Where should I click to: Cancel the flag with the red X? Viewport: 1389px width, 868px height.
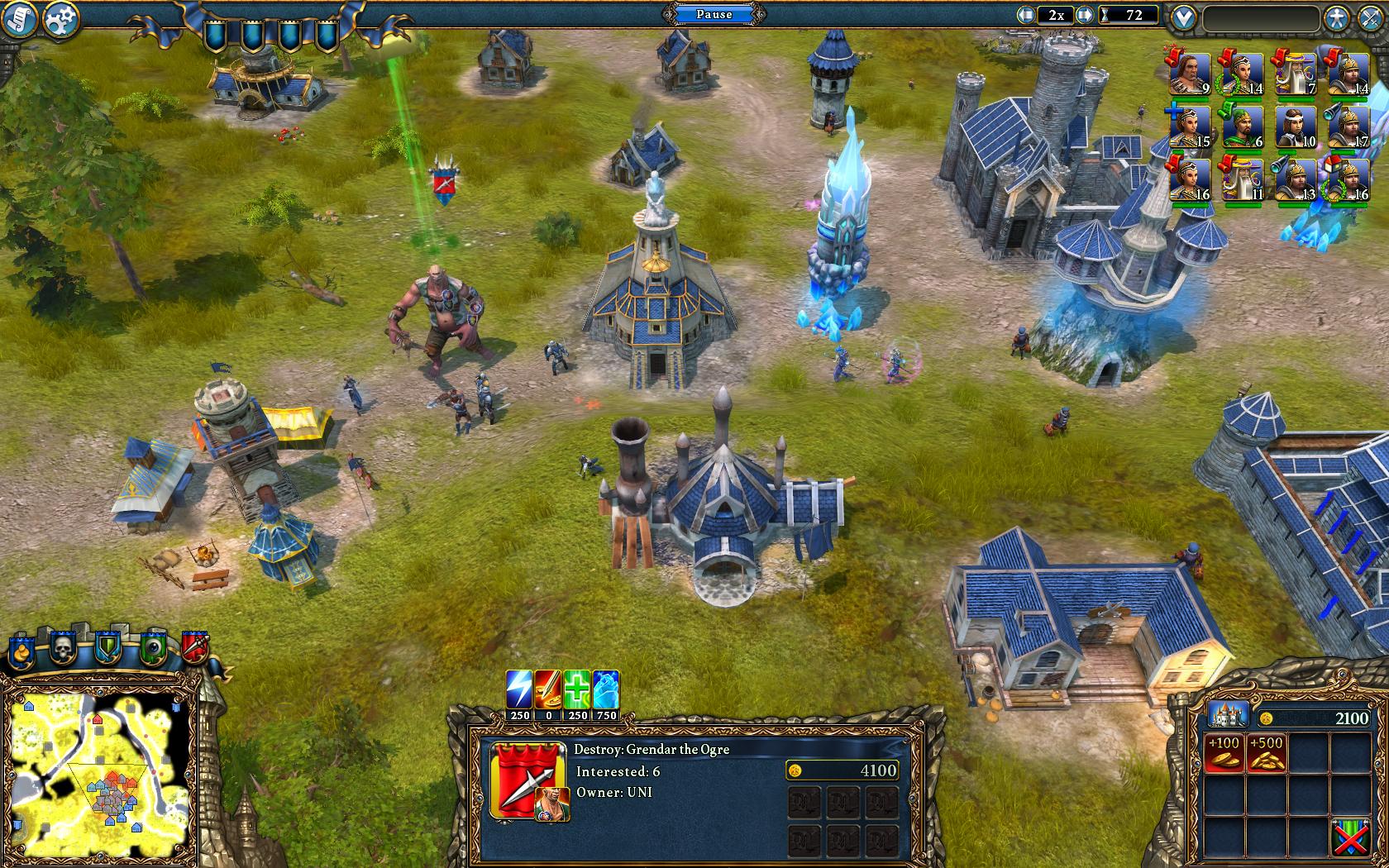pyautogui.click(x=1350, y=837)
